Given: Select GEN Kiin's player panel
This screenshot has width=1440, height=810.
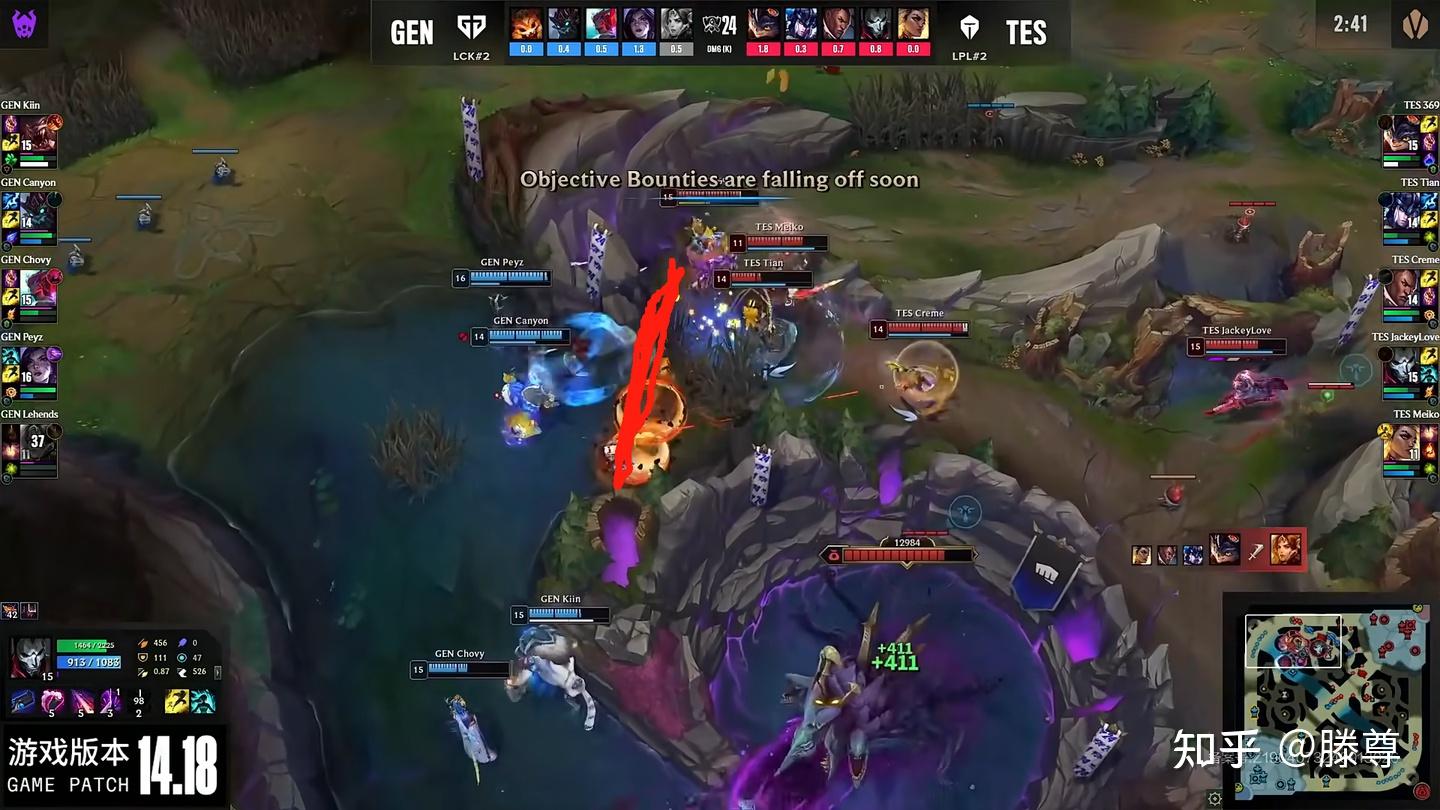Looking at the screenshot, I should coord(30,140).
